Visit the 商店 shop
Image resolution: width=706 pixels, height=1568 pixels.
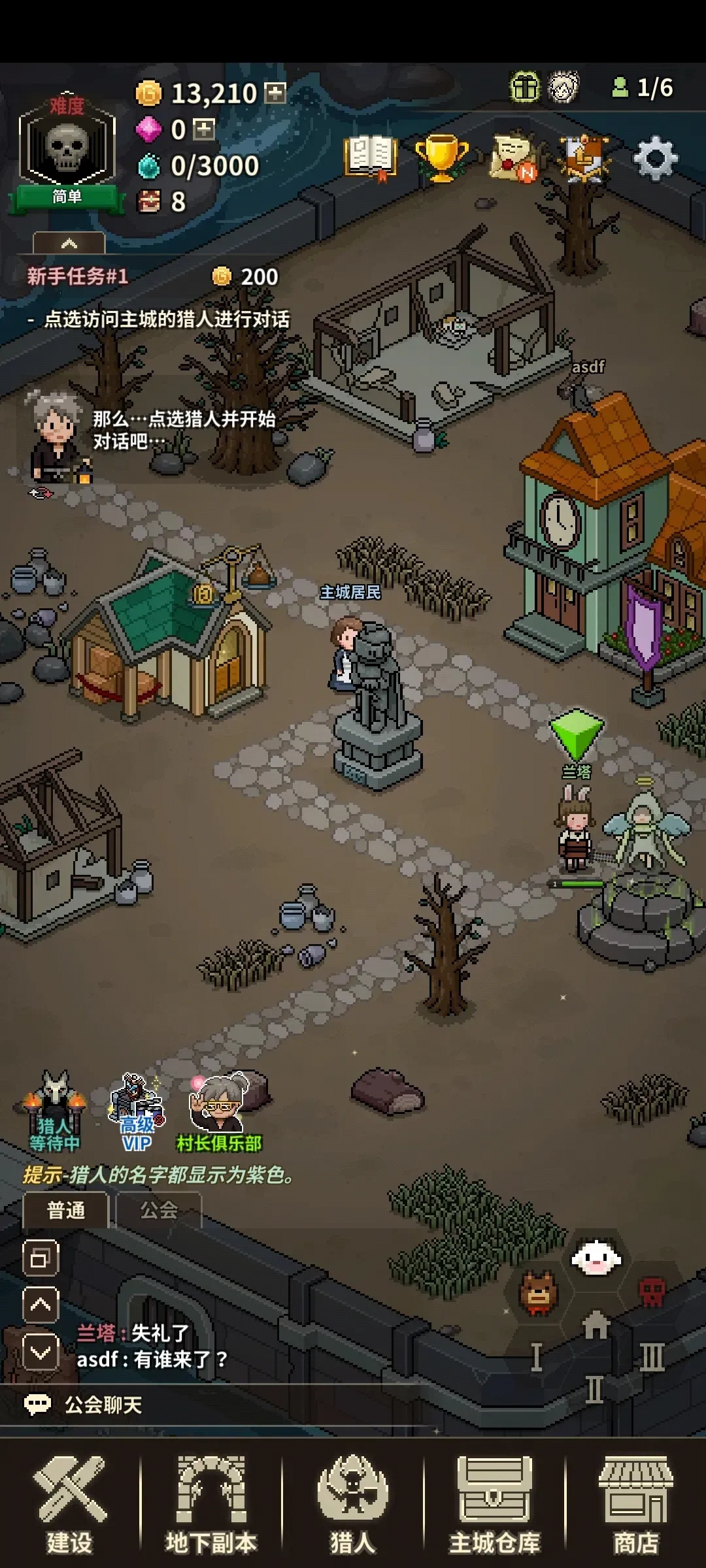point(635,1504)
